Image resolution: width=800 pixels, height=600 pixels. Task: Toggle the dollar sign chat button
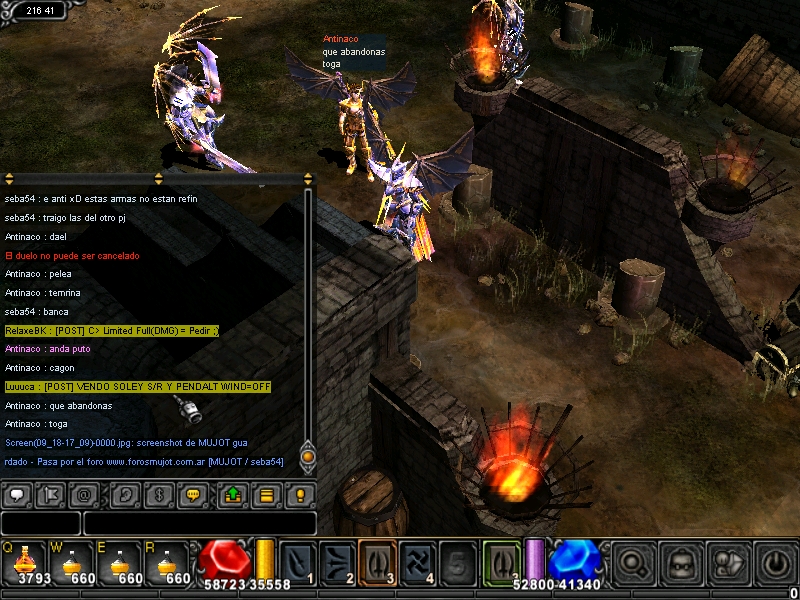point(158,494)
